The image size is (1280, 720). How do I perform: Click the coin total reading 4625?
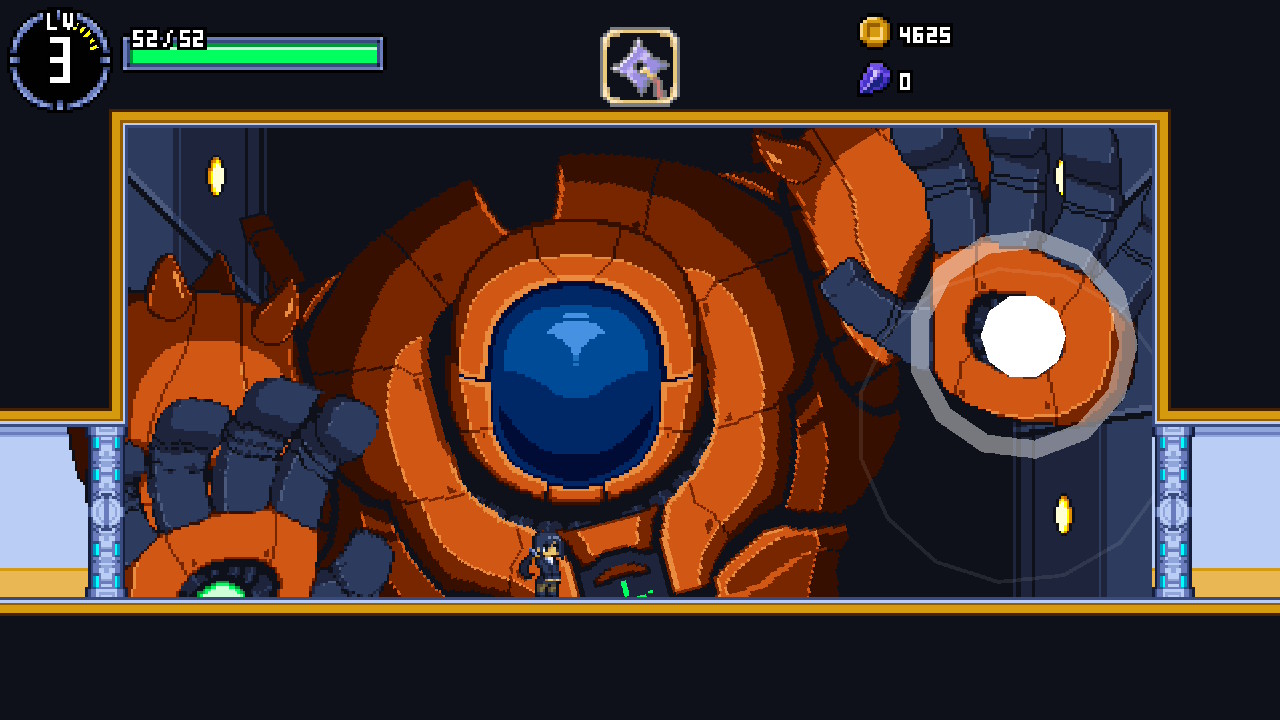click(x=925, y=34)
